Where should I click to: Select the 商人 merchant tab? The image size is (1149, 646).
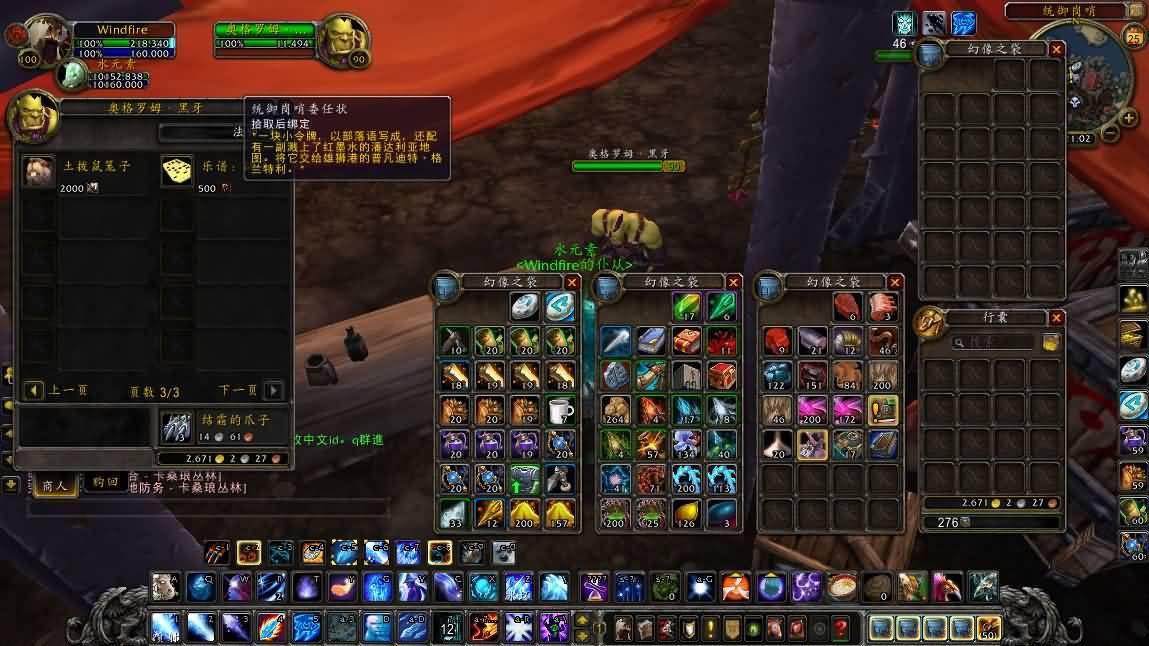coord(54,484)
